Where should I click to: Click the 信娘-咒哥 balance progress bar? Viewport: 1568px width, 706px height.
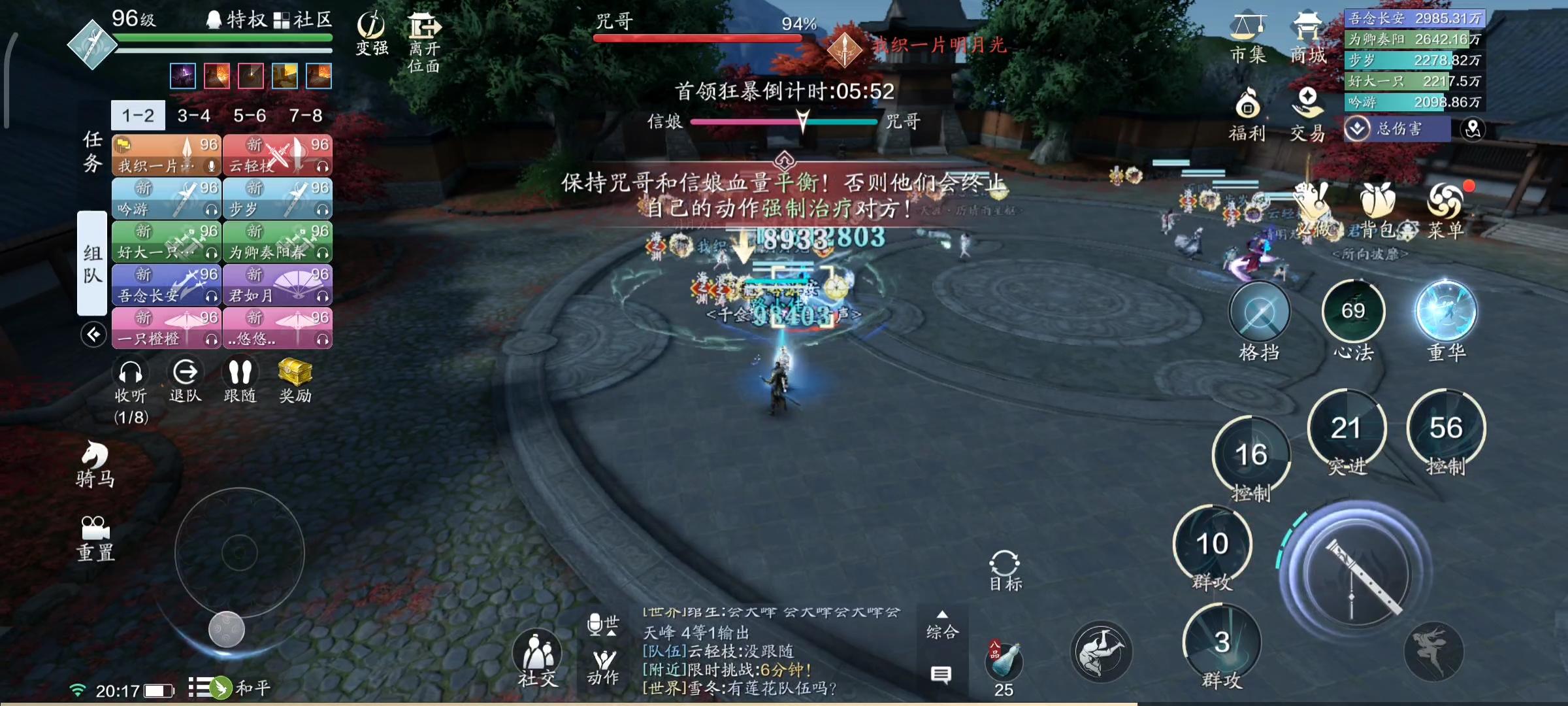pyautogui.click(x=784, y=122)
